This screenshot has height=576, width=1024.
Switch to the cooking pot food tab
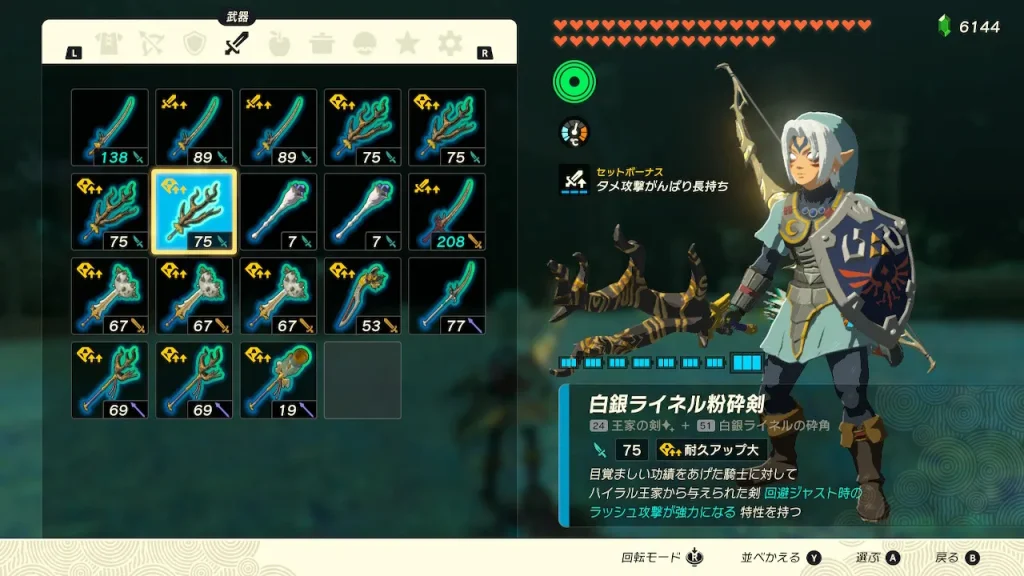pos(322,44)
